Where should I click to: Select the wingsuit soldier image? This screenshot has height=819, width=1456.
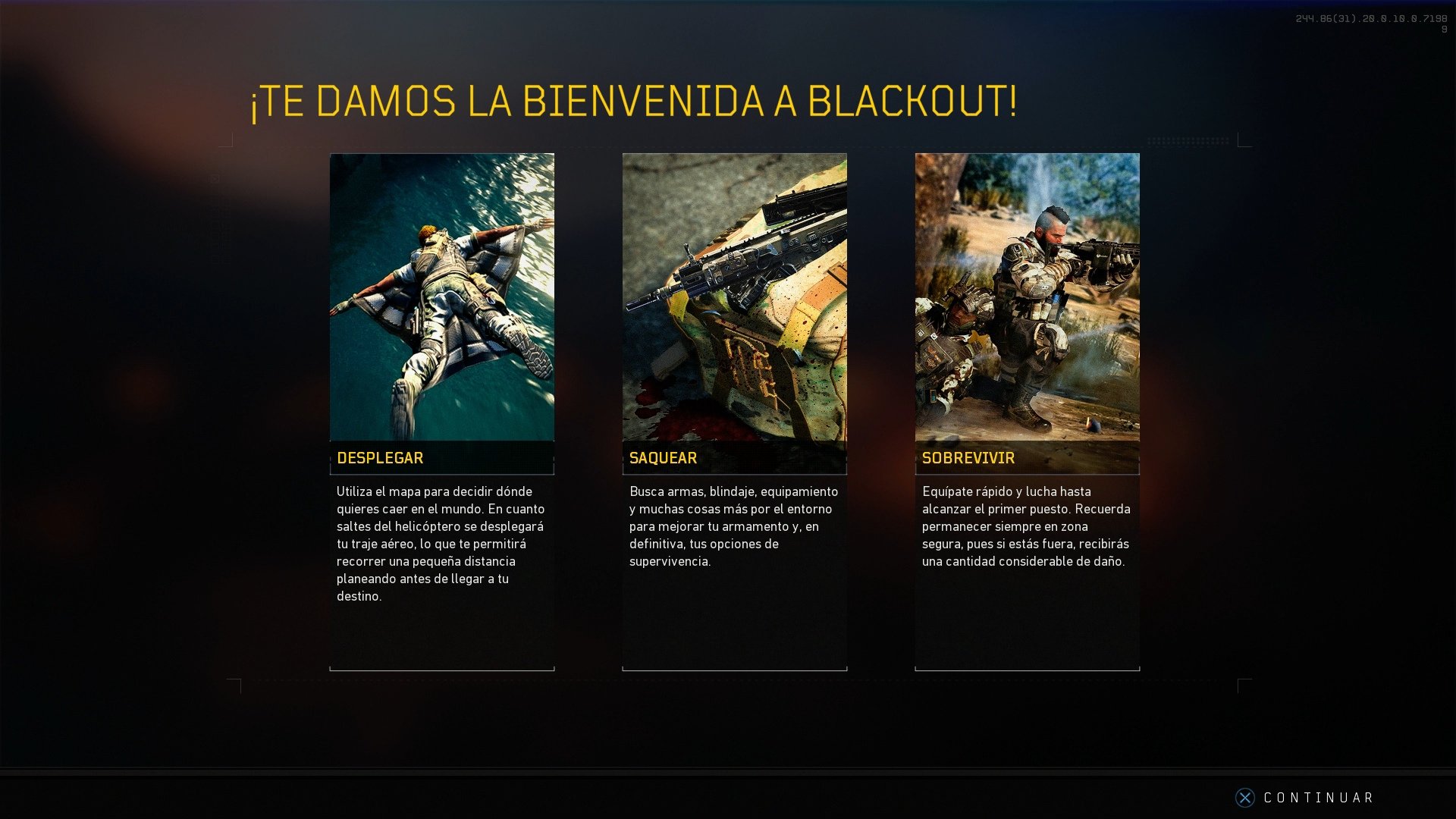(x=441, y=296)
